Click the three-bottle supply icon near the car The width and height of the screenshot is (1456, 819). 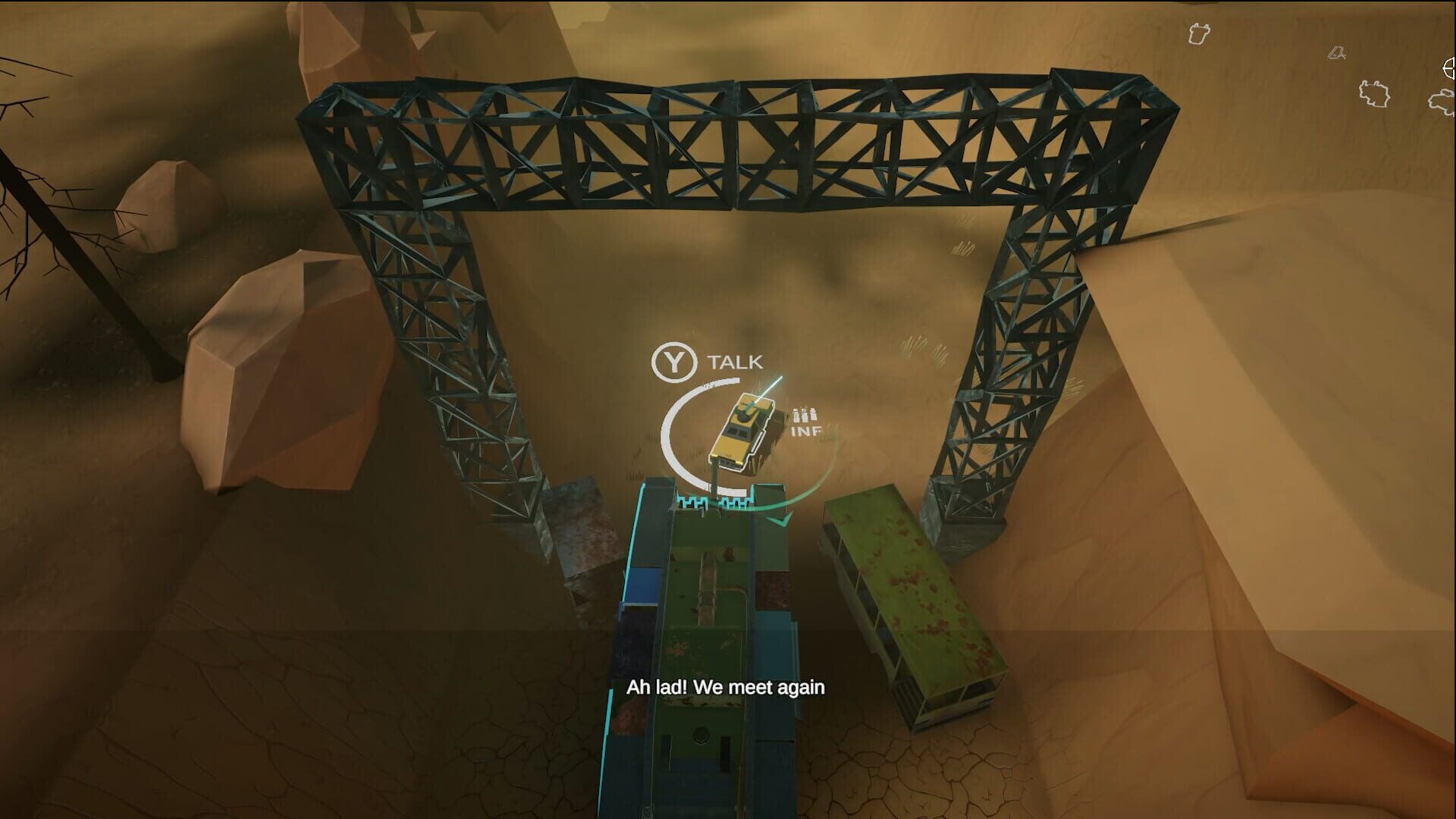(803, 416)
